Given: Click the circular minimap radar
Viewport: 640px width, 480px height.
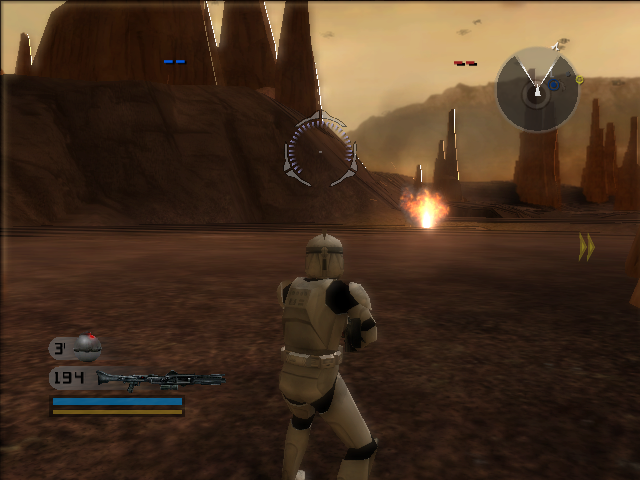Looking at the screenshot, I should coord(537,91).
